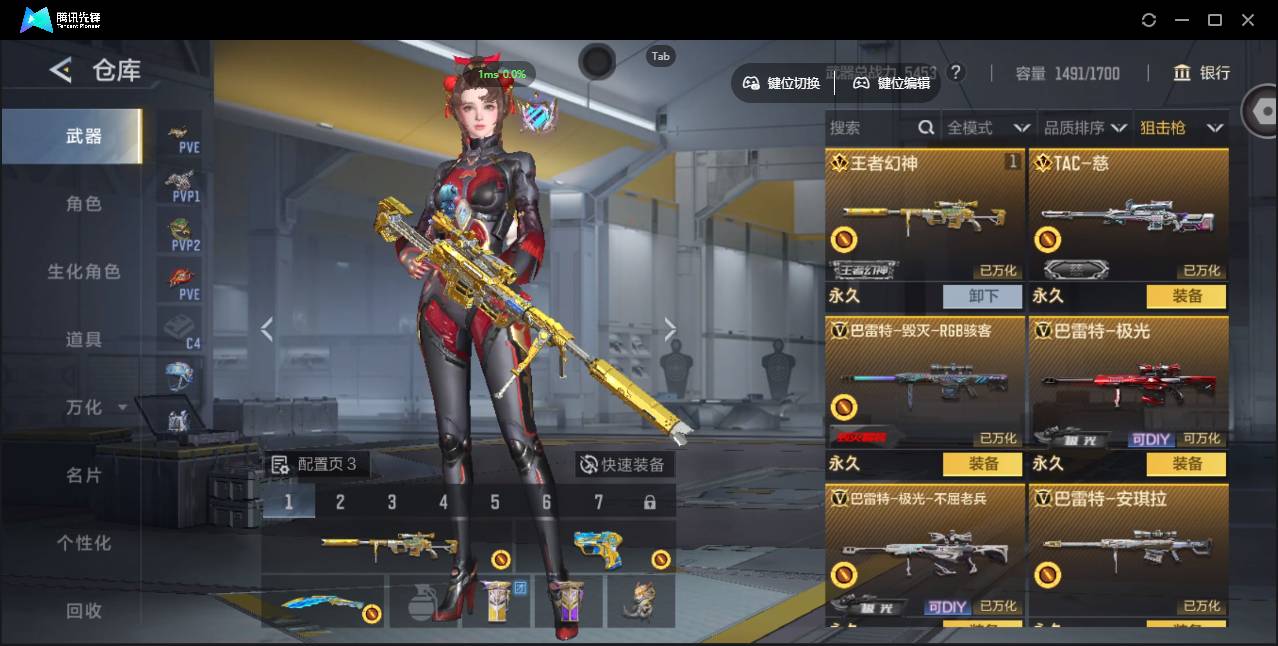Equip the 巴雷特-极光 red sniper
Viewport: 1278px width, 646px height.
click(1187, 464)
